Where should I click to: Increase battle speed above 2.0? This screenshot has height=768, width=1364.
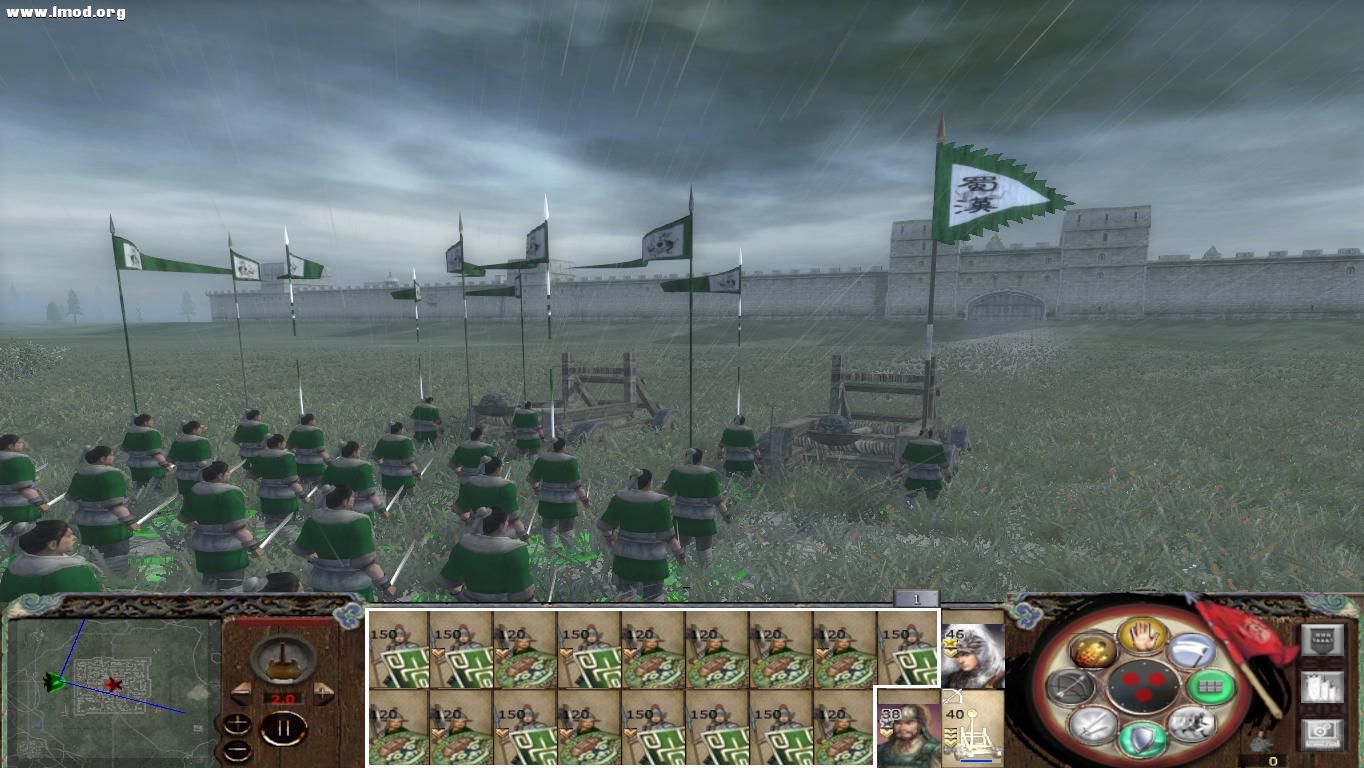(x=323, y=695)
